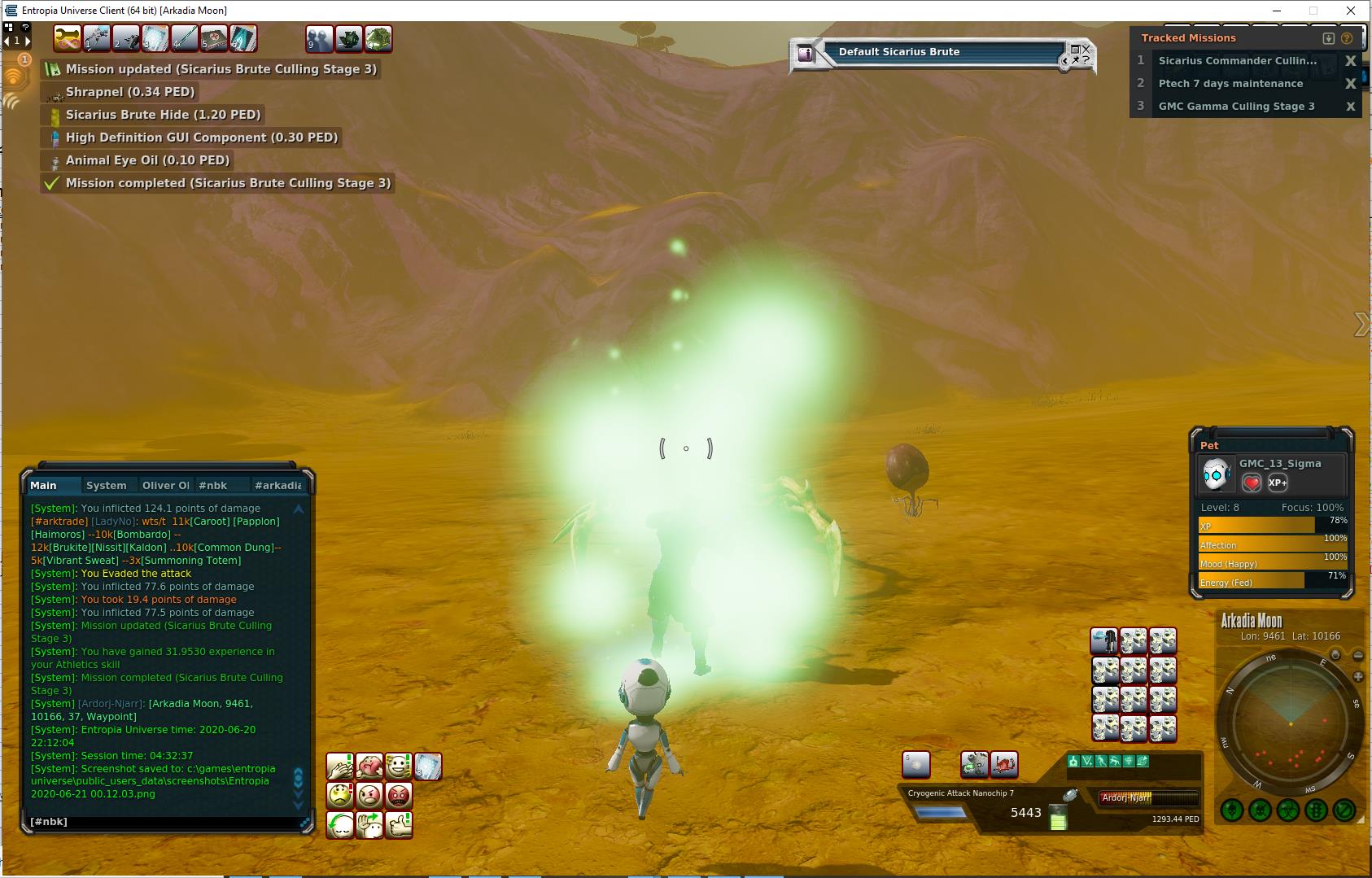Viewport: 1372px width, 878px height.
Task: Click the chat input field
Action: tap(163, 822)
